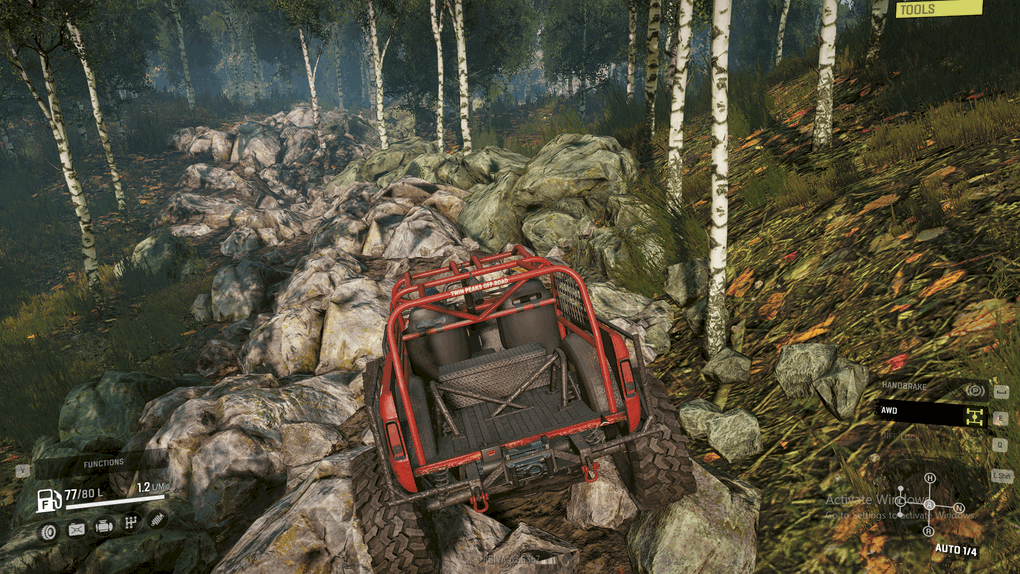Image resolution: width=1020 pixels, height=574 pixels.
Task: Select the H gear on the shifter
Action: point(929,479)
